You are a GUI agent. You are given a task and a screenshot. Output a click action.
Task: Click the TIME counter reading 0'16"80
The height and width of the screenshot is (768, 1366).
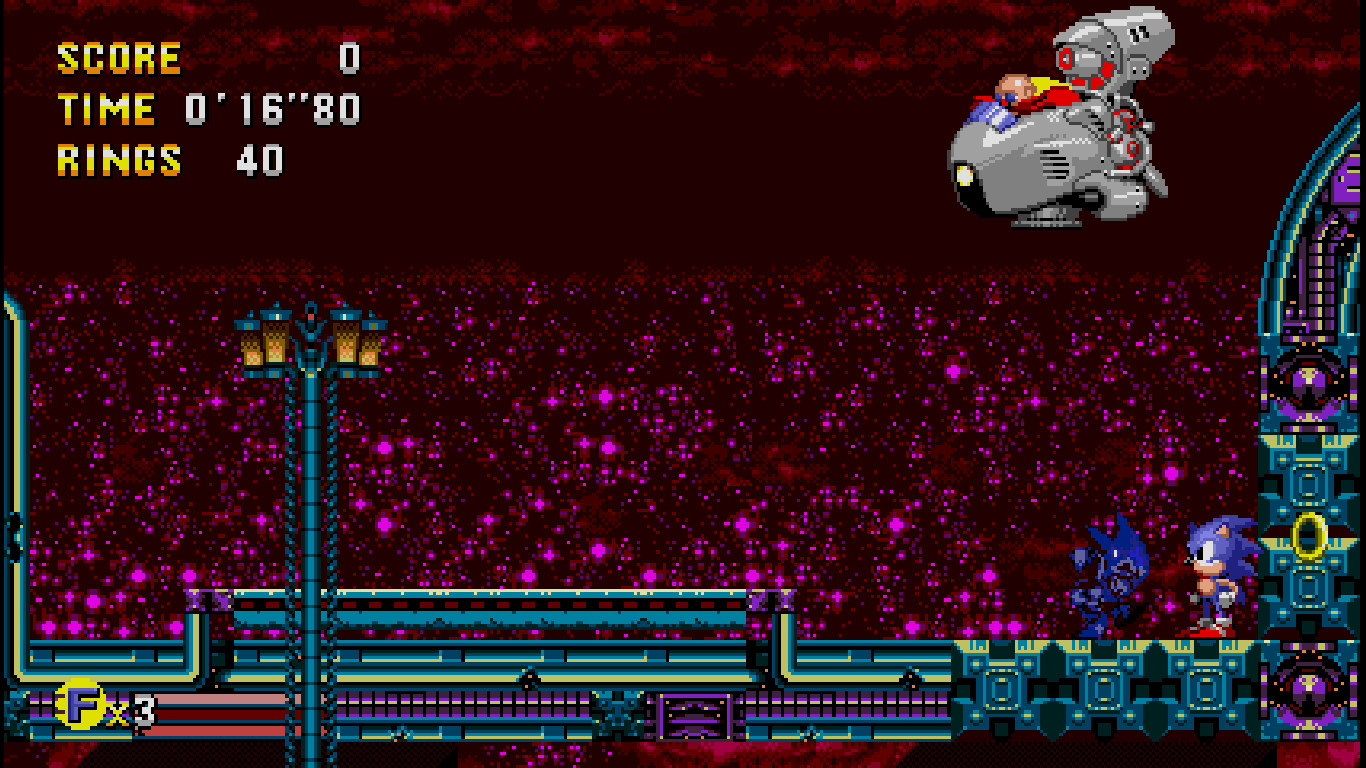point(270,108)
